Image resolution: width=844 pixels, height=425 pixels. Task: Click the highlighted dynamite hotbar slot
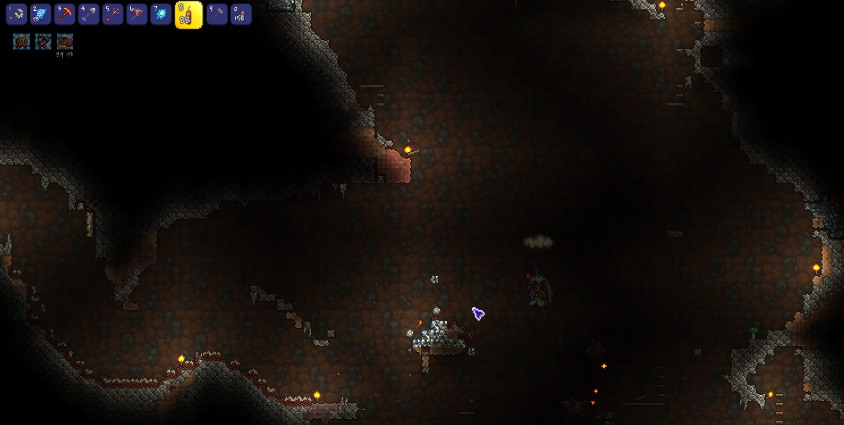(x=188, y=14)
